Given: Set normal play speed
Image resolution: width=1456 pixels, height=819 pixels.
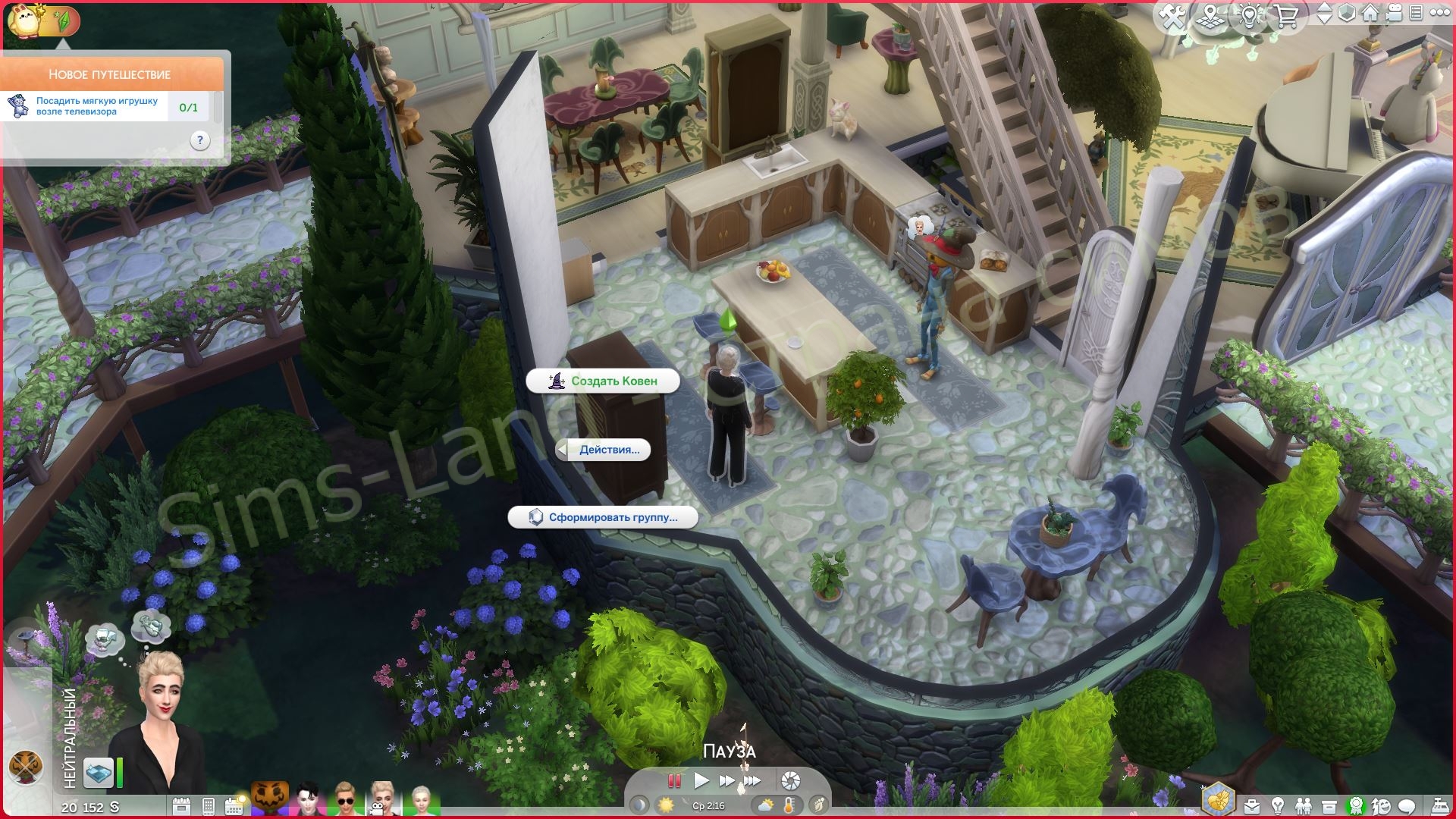Looking at the screenshot, I should (701, 780).
